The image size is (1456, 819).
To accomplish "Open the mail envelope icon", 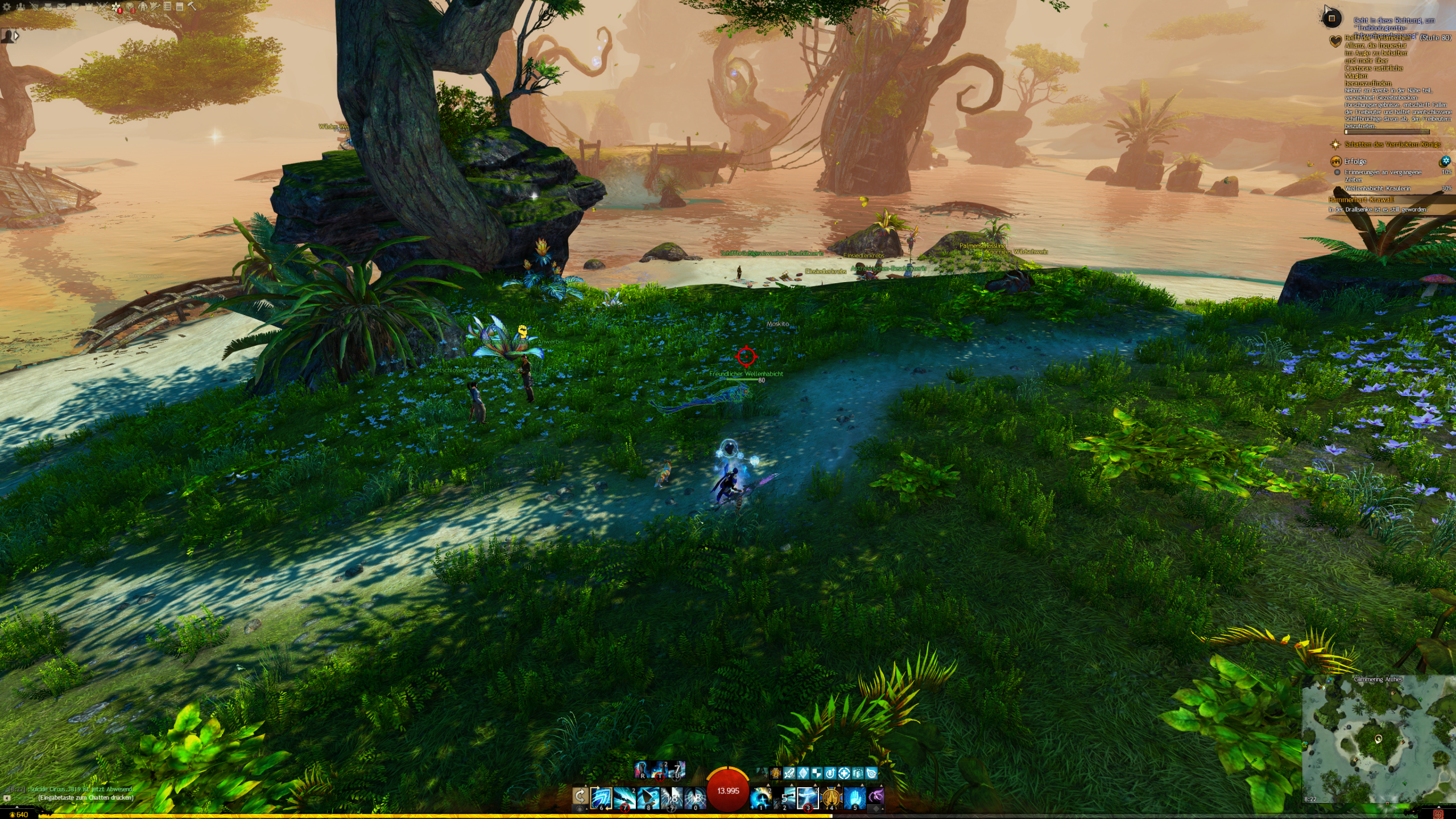I will pos(61,7).
